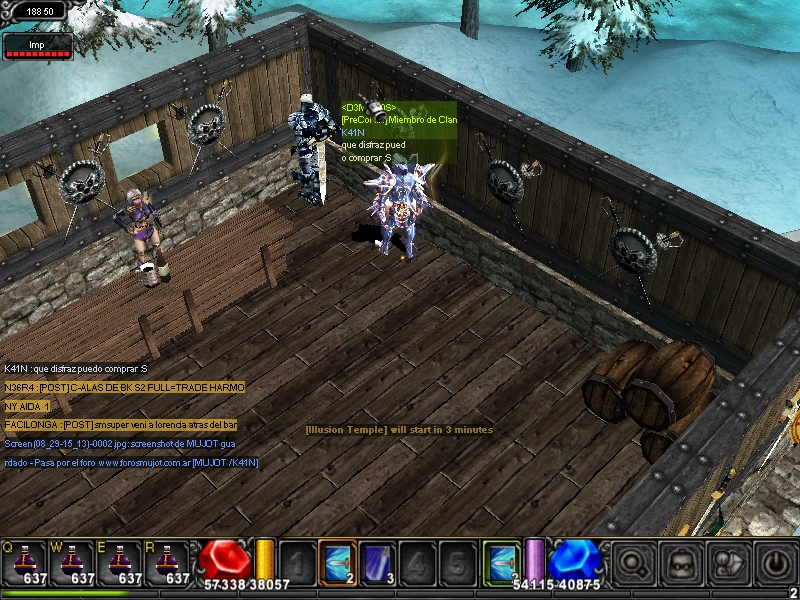
Task: Select the Imp target frame
Action: (37, 46)
